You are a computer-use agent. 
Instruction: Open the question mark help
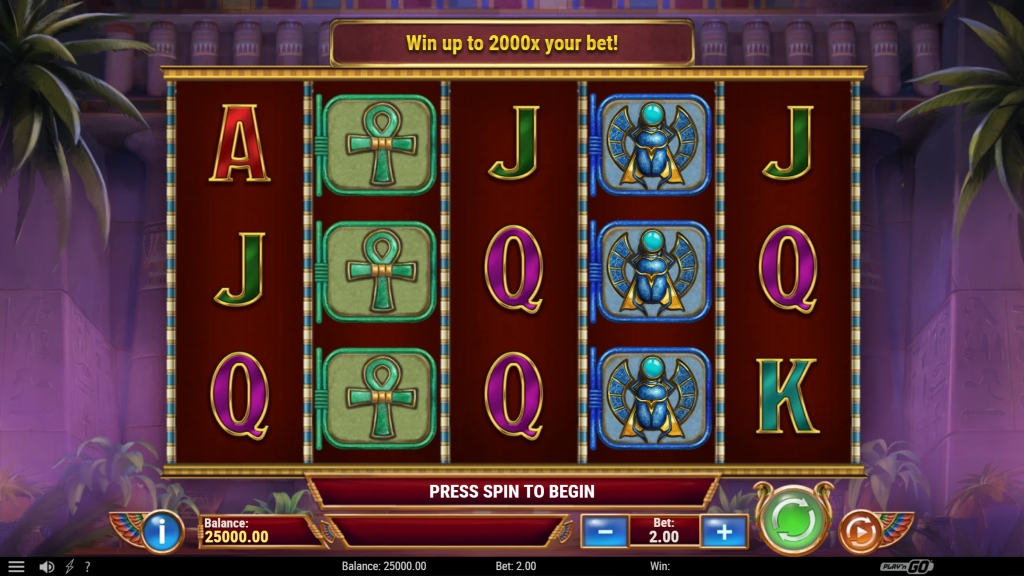pos(87,566)
